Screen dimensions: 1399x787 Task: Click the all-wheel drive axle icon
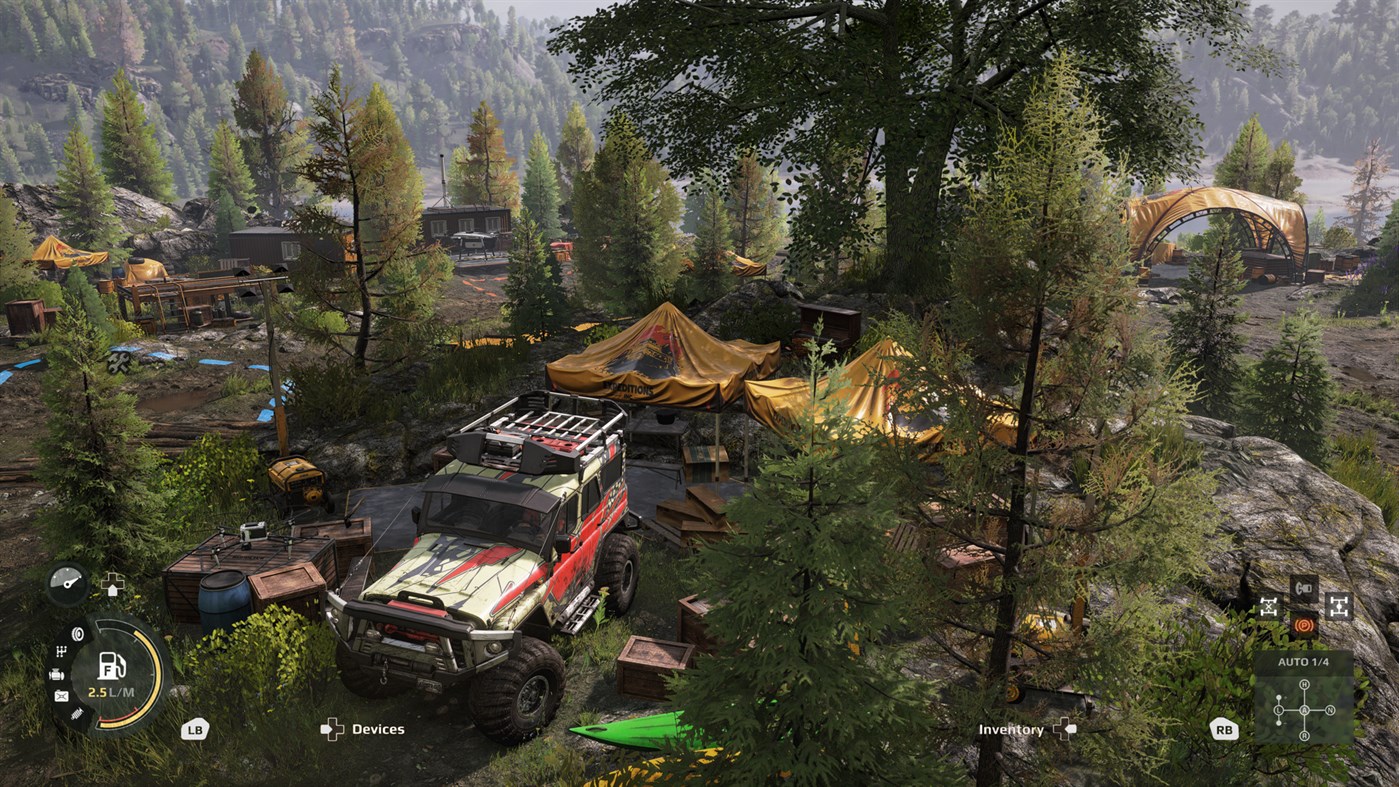[1338, 606]
